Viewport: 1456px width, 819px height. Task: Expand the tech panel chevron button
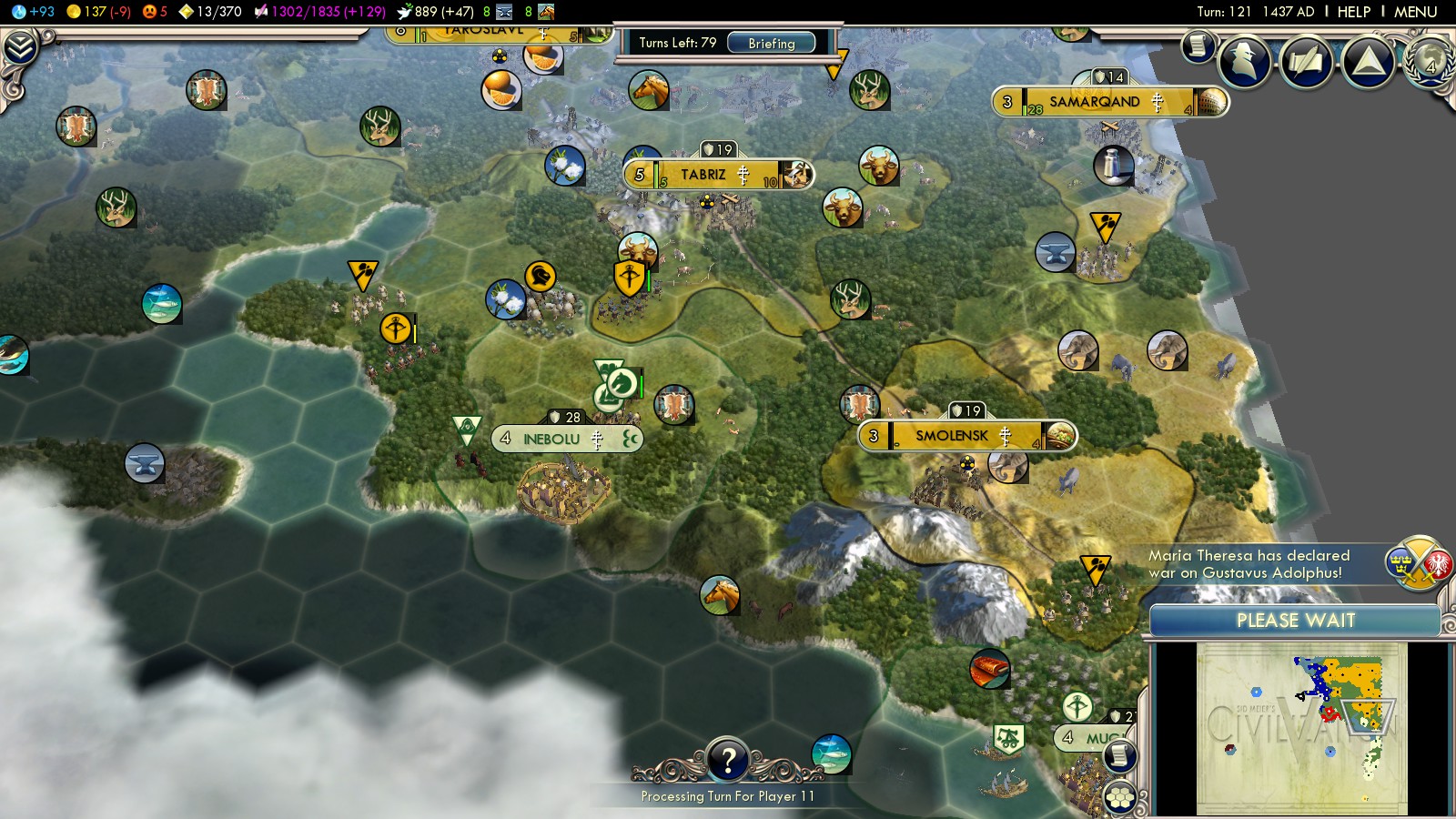19,47
